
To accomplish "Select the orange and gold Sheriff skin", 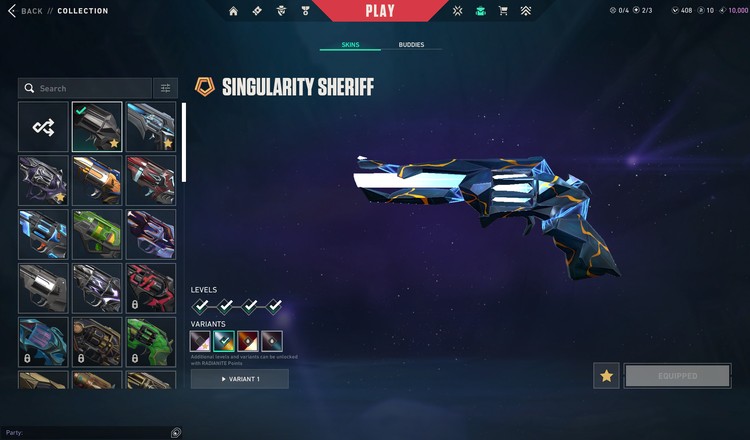I will (97, 180).
